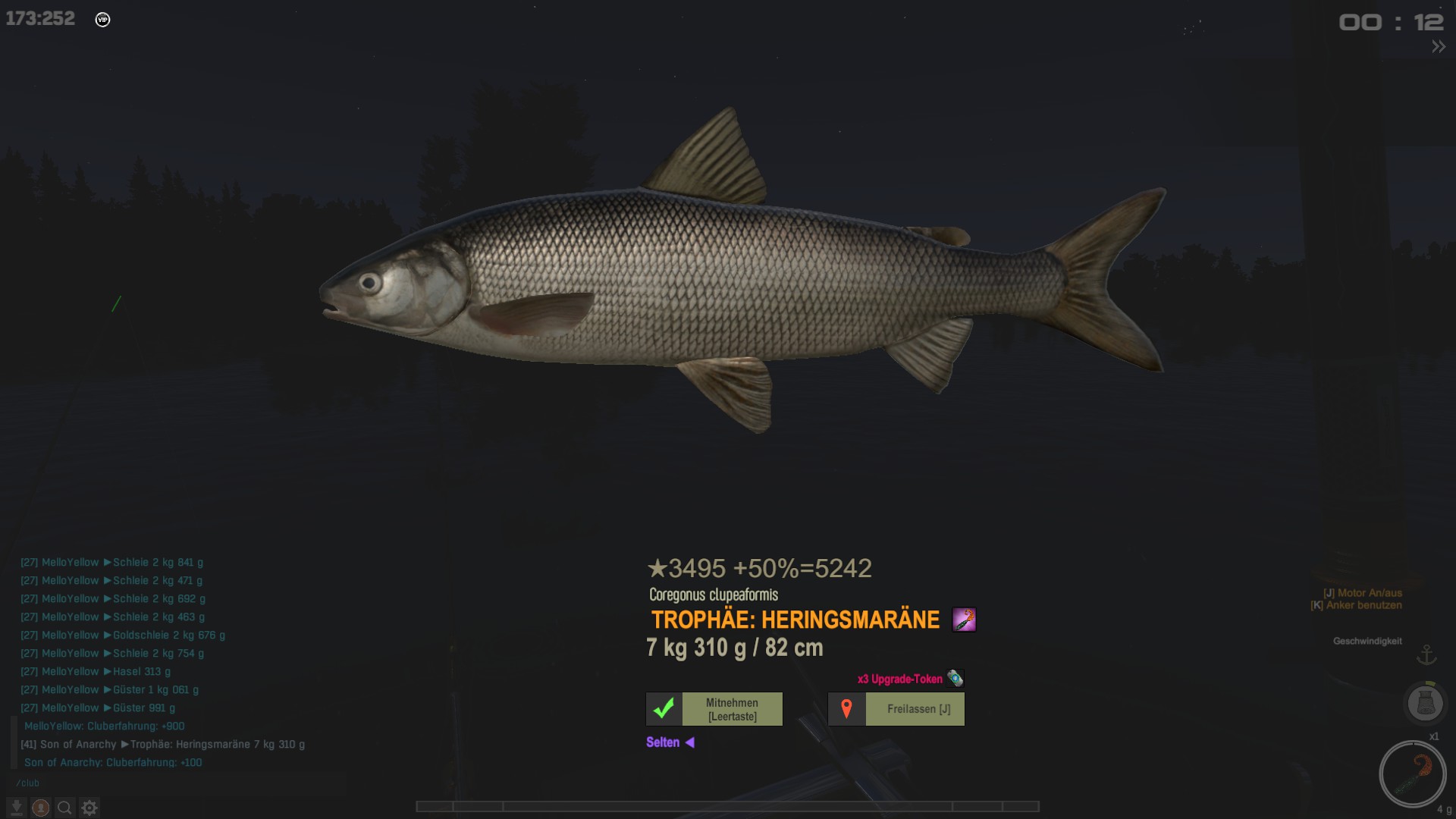Click the purple lure icon beside Heringsmaräne
The image size is (1456, 819).
tap(964, 620)
